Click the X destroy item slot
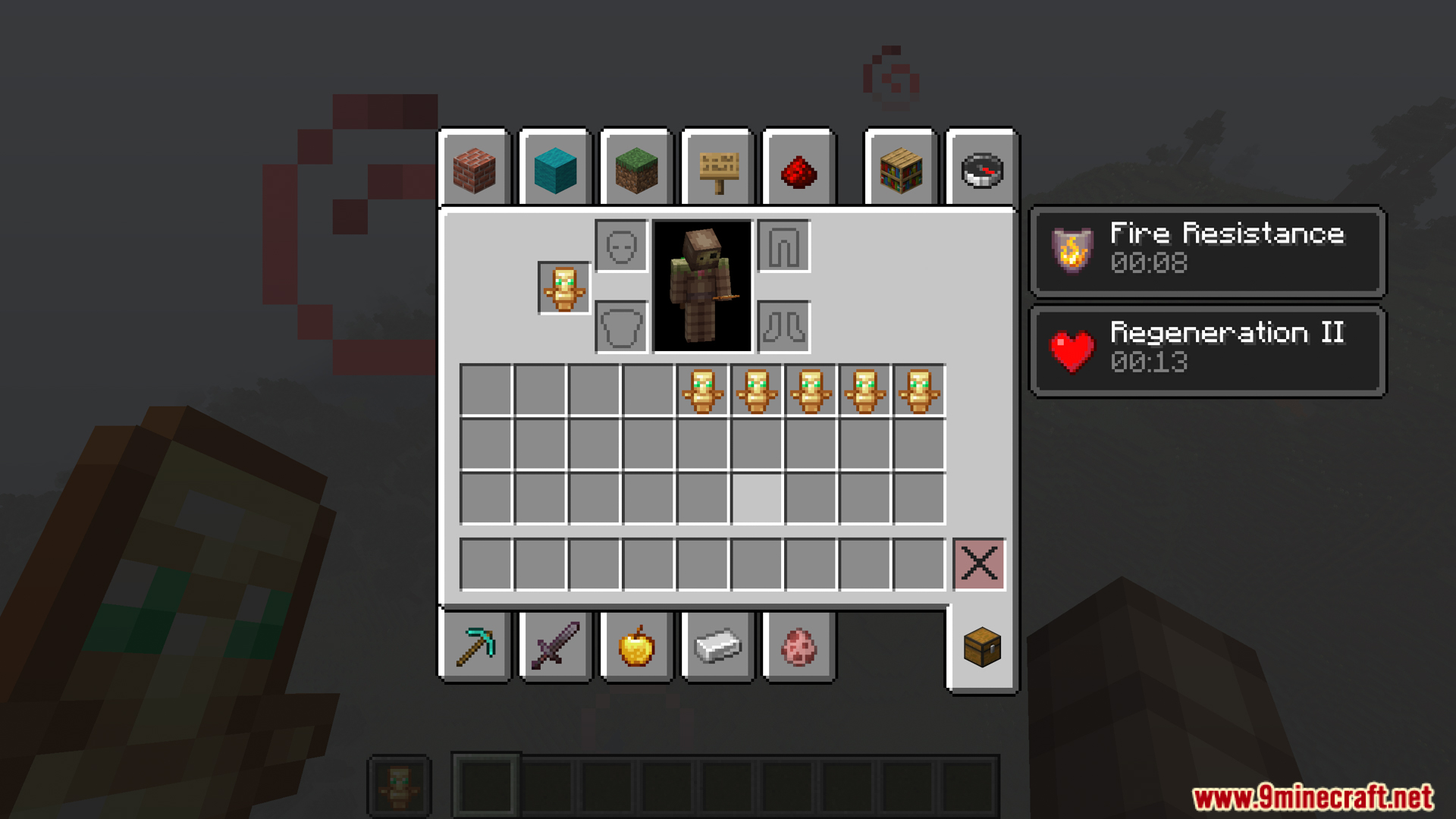The height and width of the screenshot is (819, 1456). coord(979,563)
